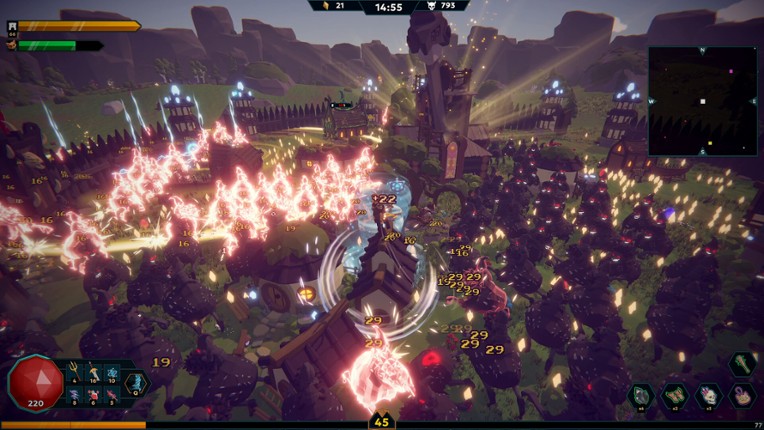Select the green club item hexagon
Viewport: 764px width, 430px height.
click(x=741, y=364)
